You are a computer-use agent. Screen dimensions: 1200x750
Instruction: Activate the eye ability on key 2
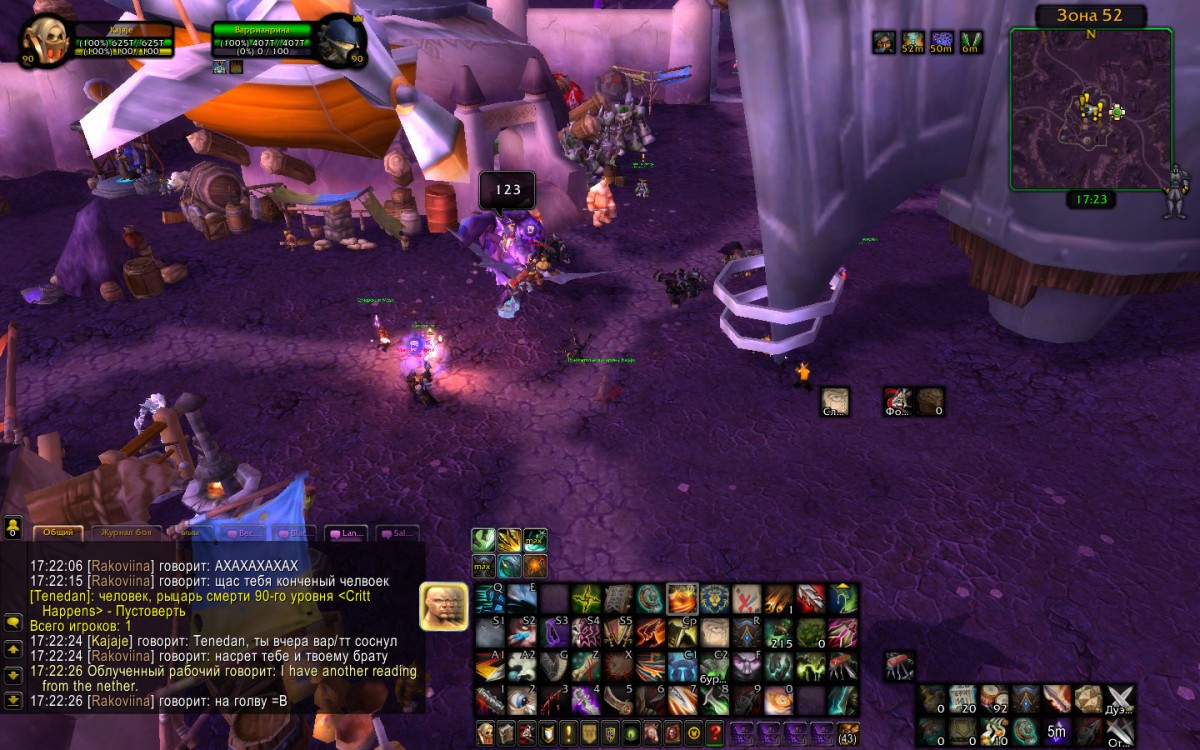click(522, 699)
